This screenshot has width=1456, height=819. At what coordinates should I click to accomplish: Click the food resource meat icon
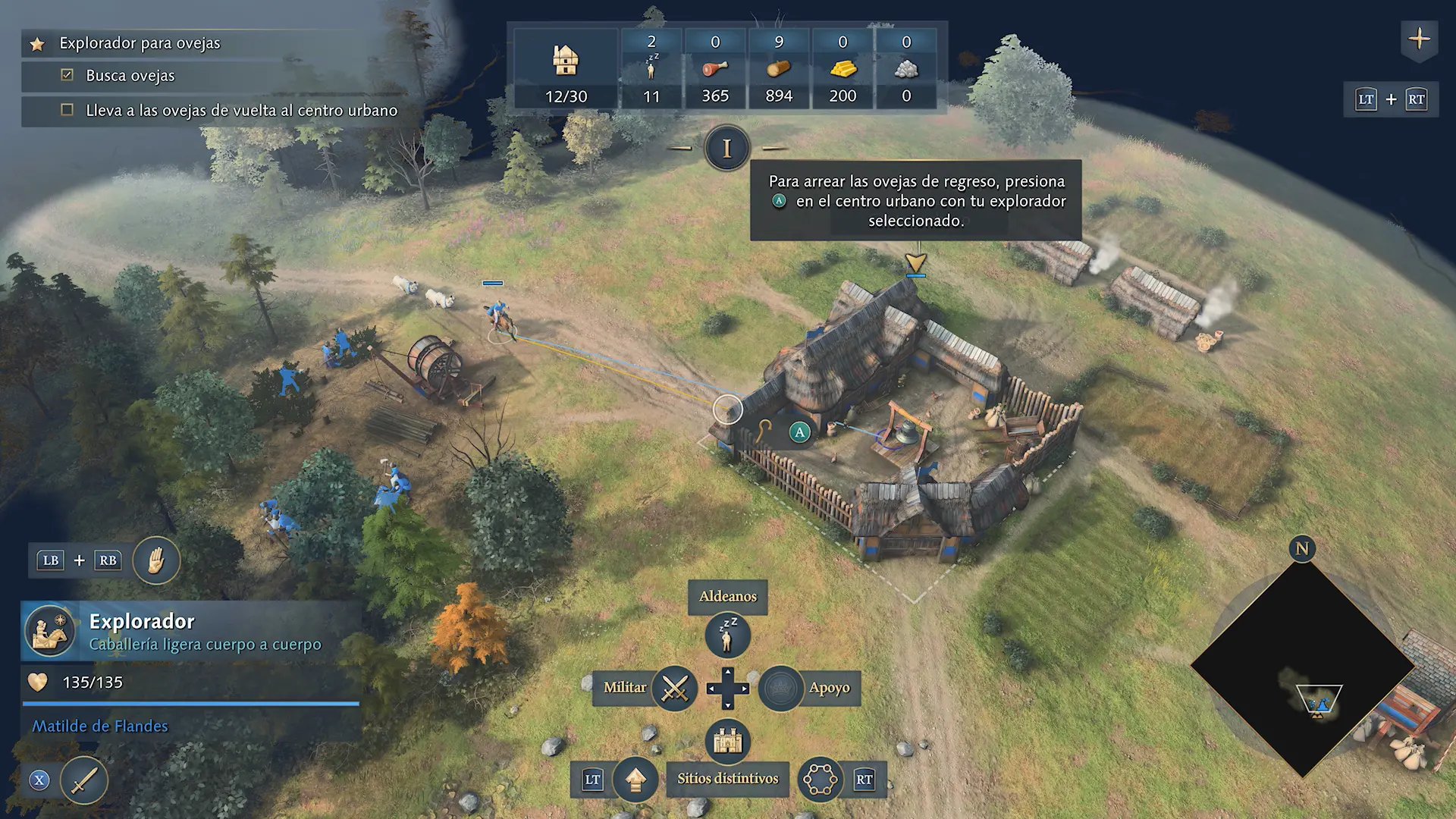(714, 69)
